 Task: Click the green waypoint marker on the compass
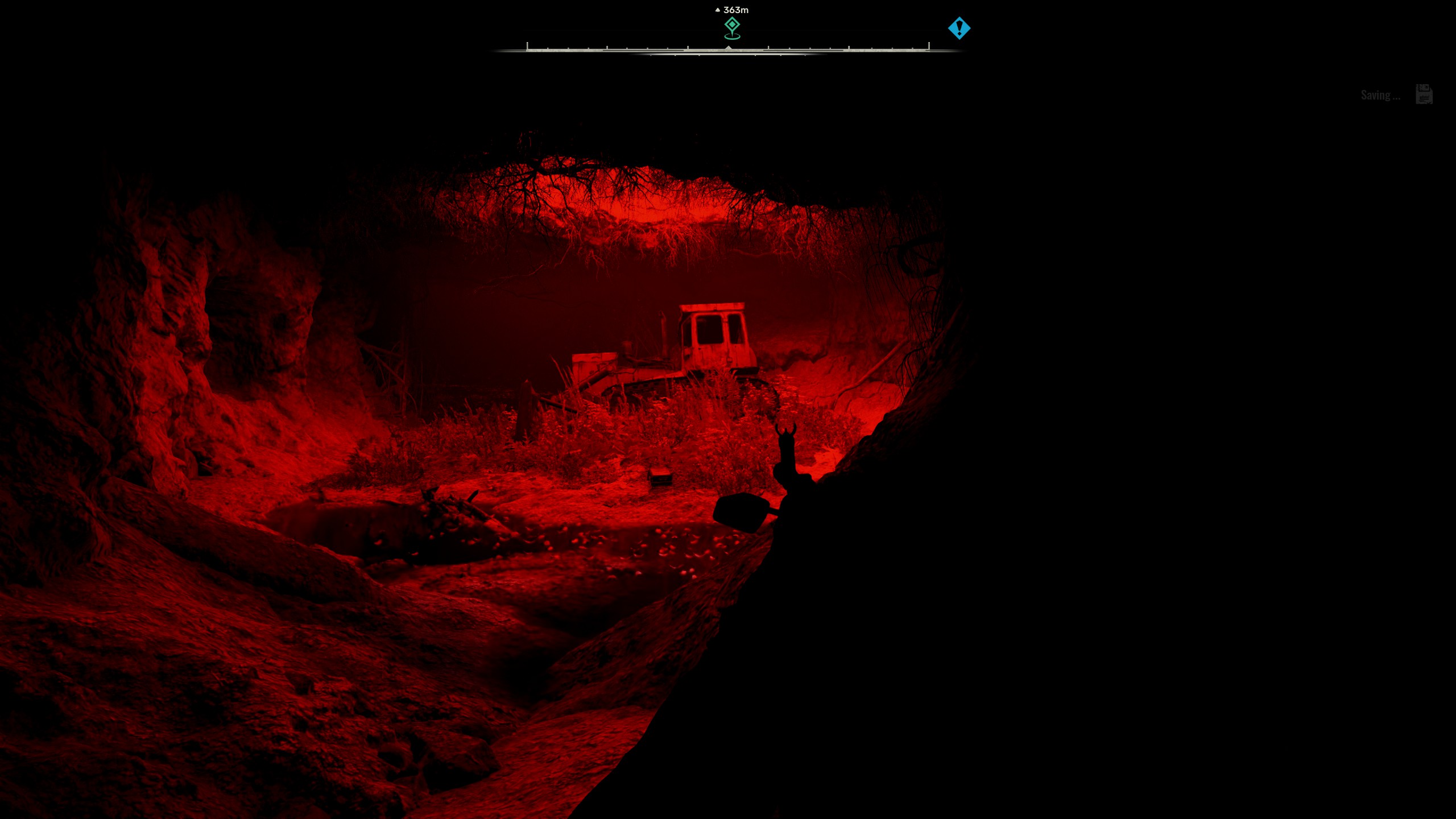732,27
